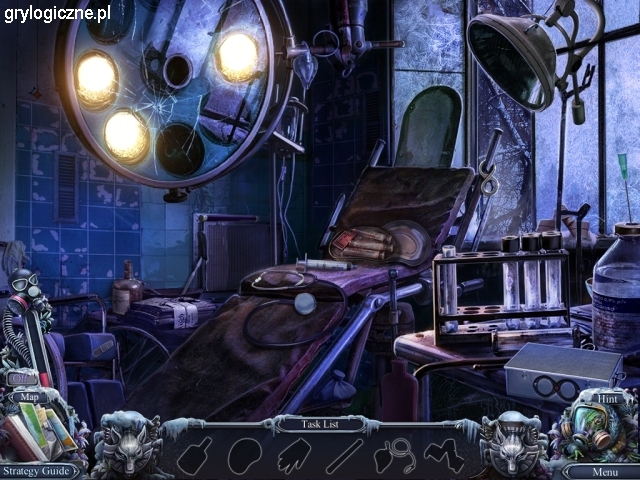Show the Task List
This screenshot has height=480, width=640.
coord(319,424)
